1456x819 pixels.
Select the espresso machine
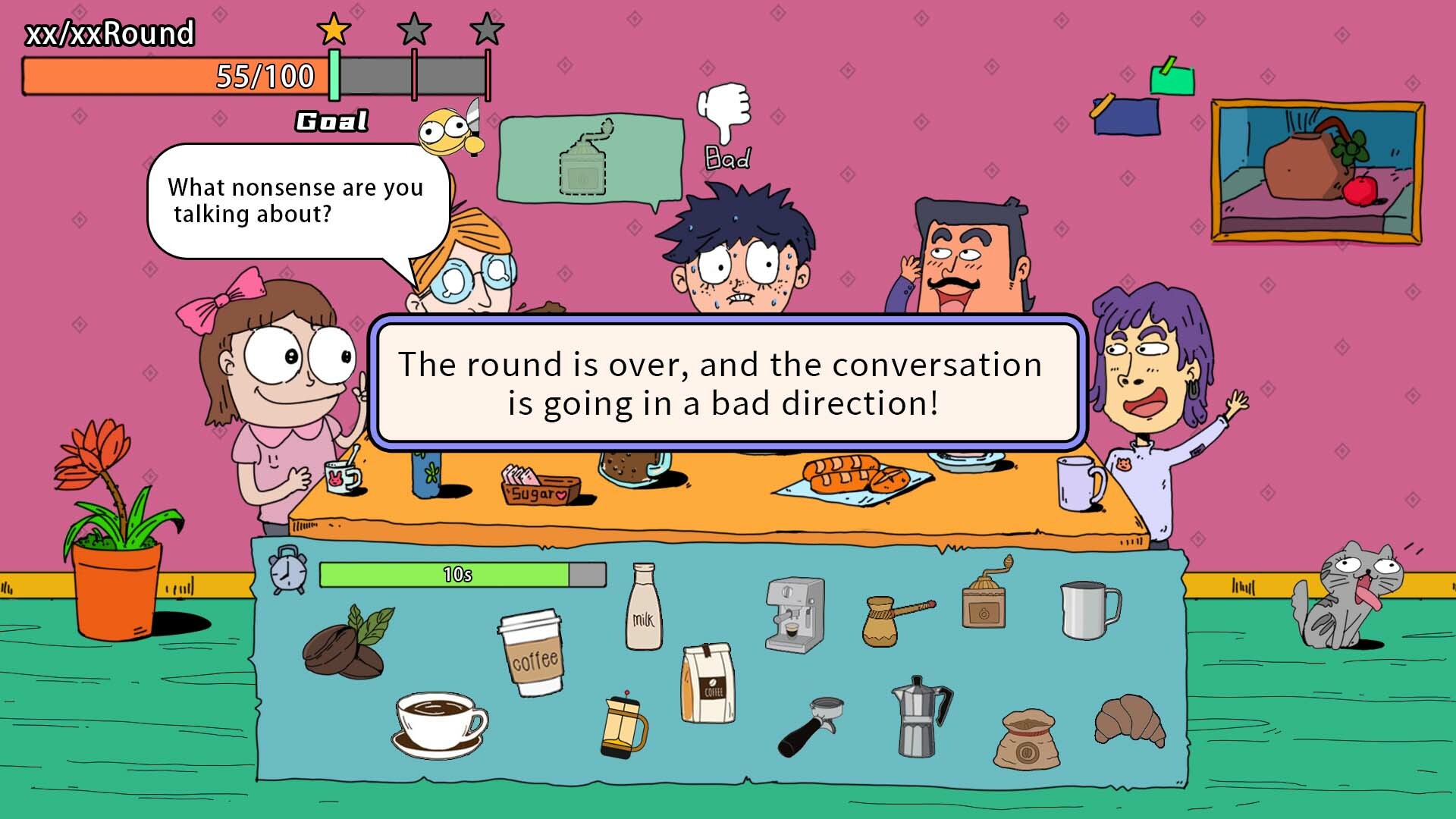pos(793,615)
